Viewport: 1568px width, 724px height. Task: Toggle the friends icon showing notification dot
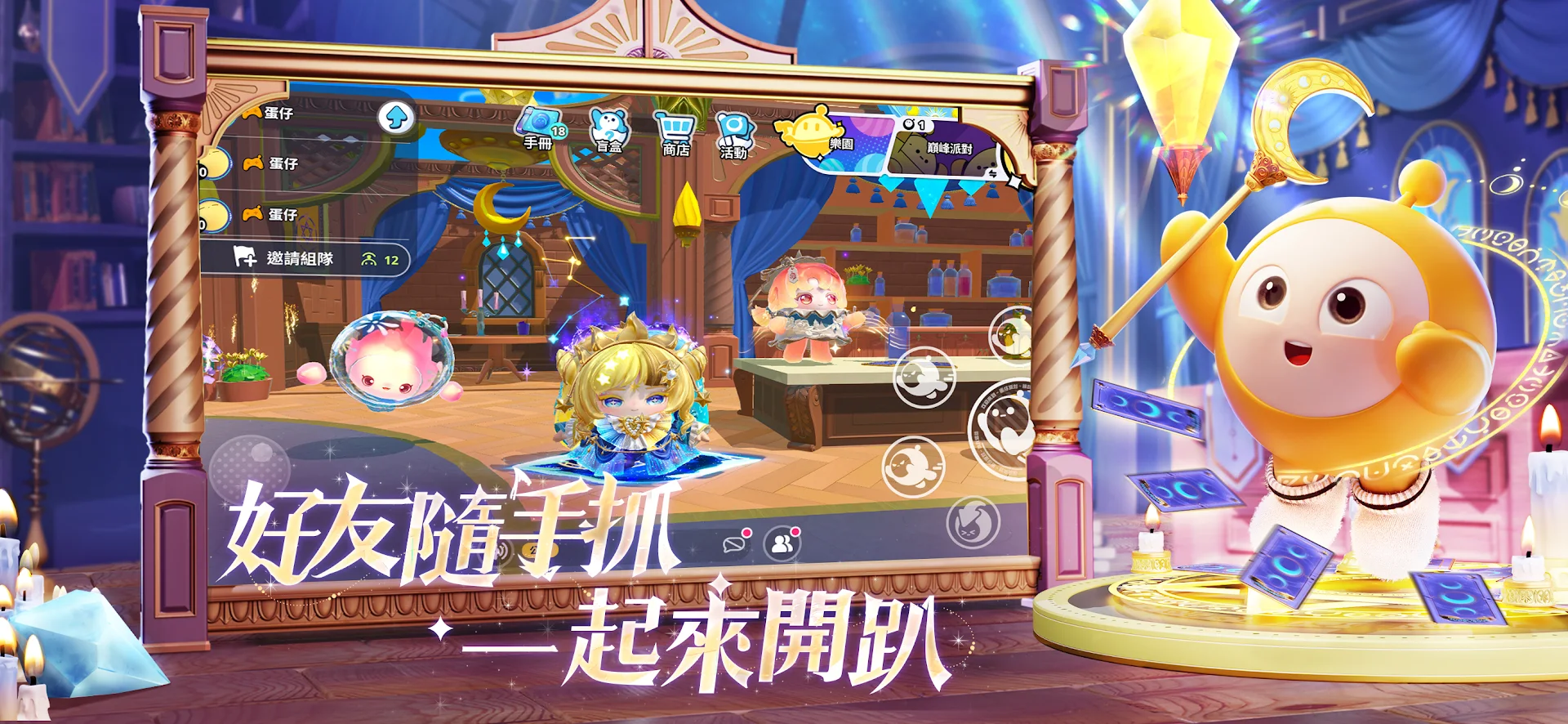click(x=782, y=544)
